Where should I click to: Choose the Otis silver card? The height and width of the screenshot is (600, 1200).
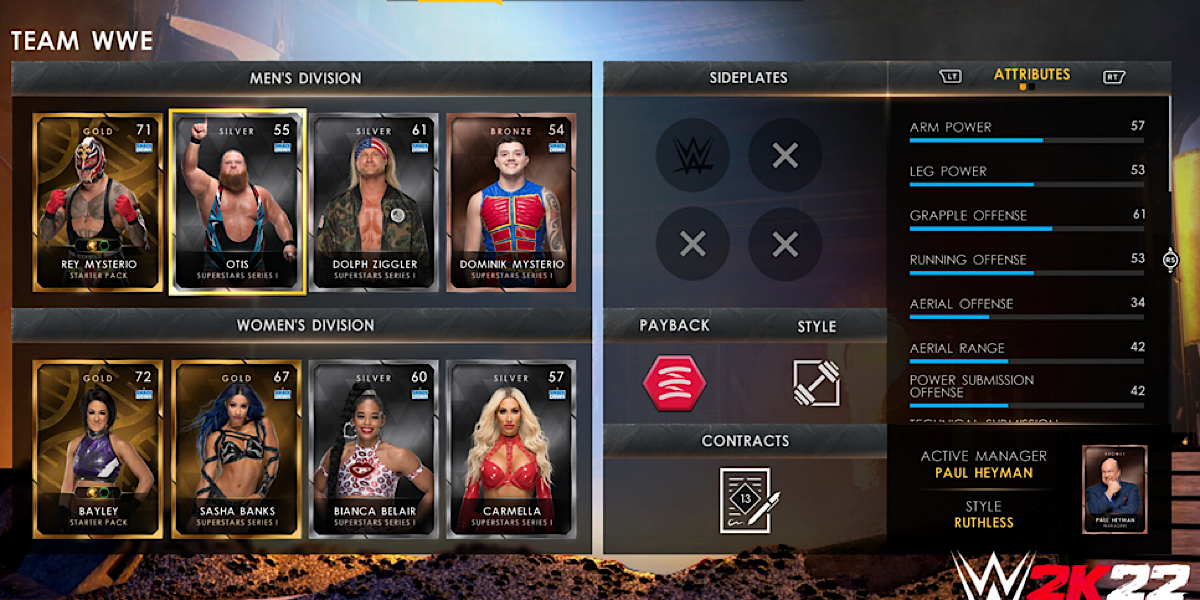click(237, 203)
